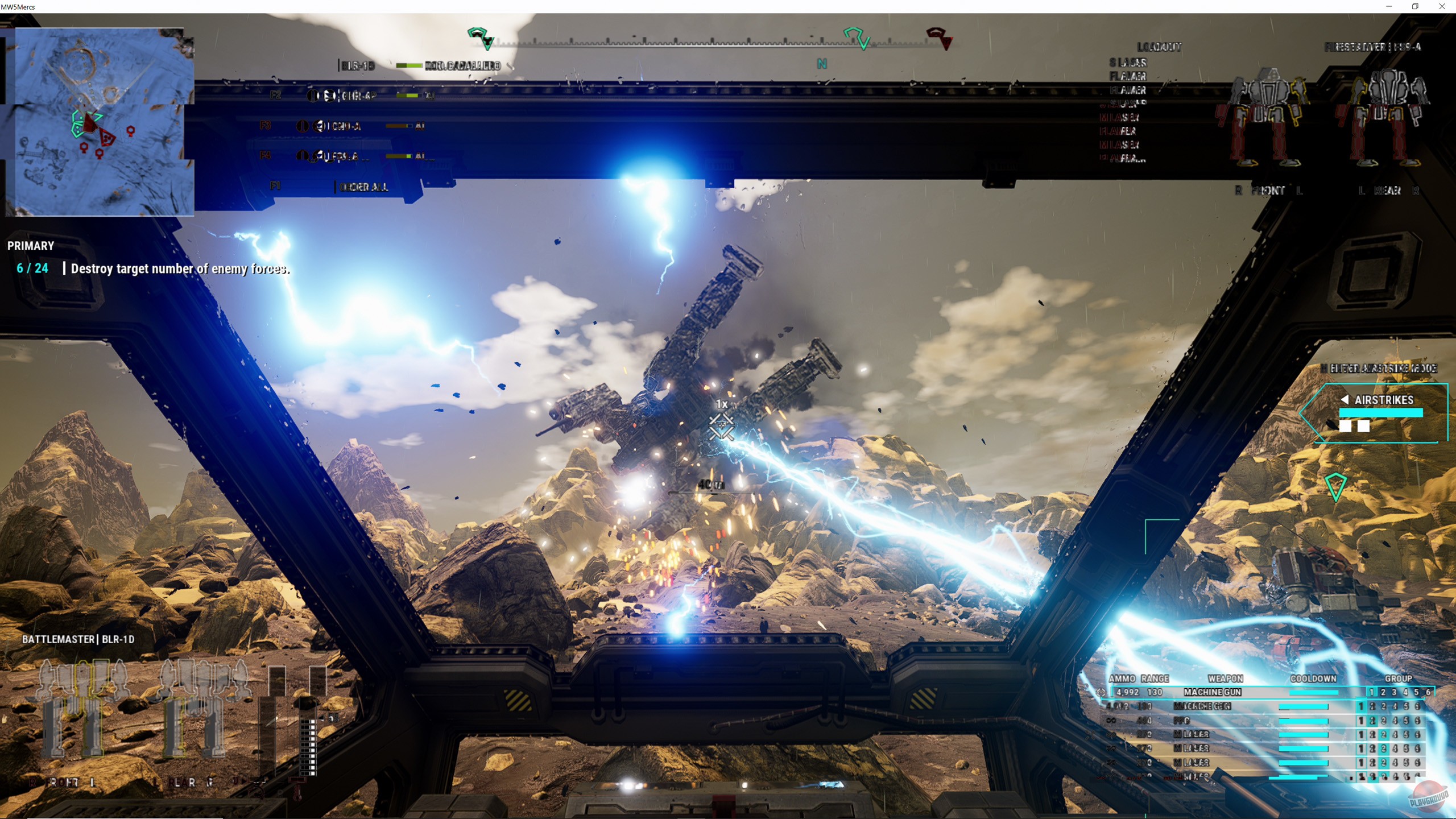Viewport: 1456px width, 819px height.
Task: Expand the F2 lancemate command options
Action: pyautogui.click(x=275, y=96)
